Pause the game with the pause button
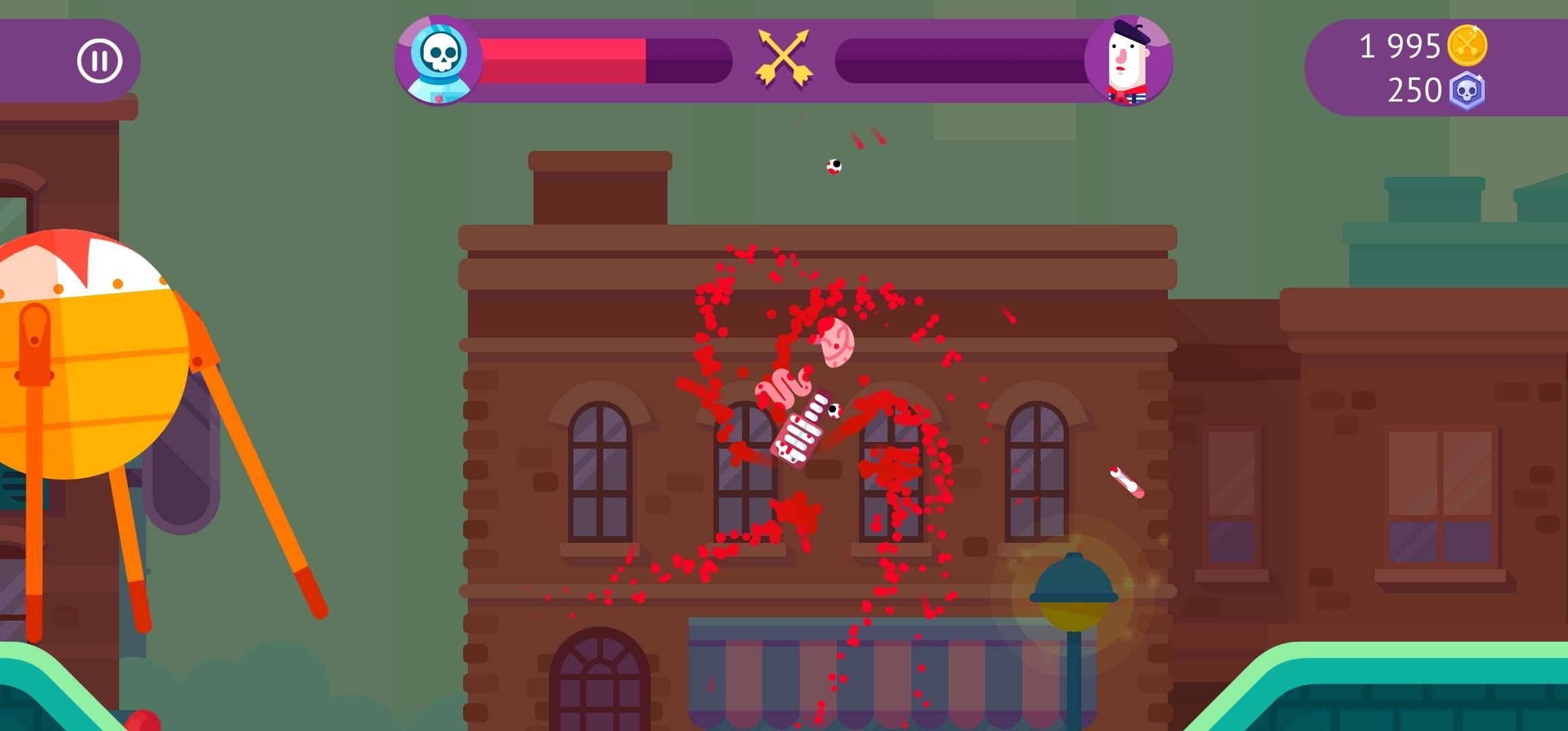The height and width of the screenshot is (731, 1568). pos(100,61)
